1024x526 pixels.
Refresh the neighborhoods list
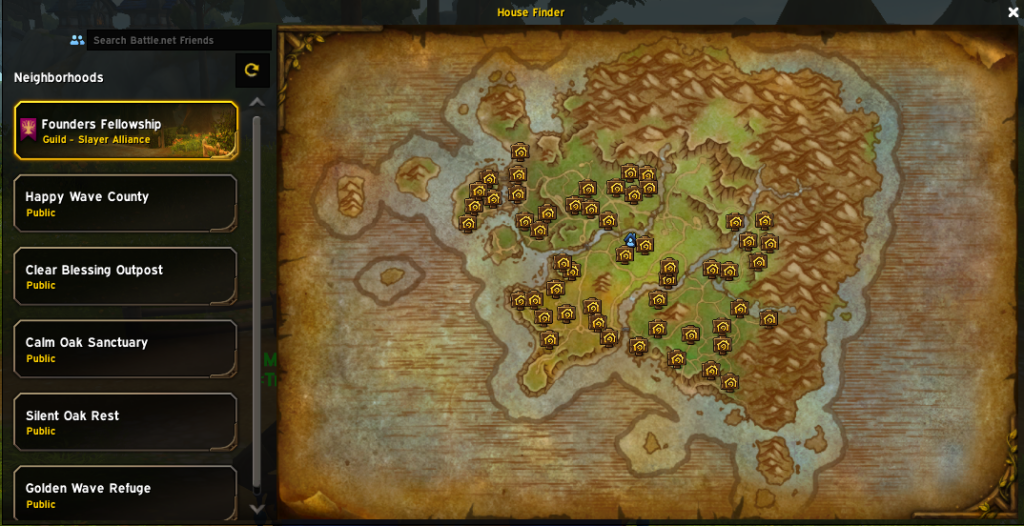pos(252,70)
